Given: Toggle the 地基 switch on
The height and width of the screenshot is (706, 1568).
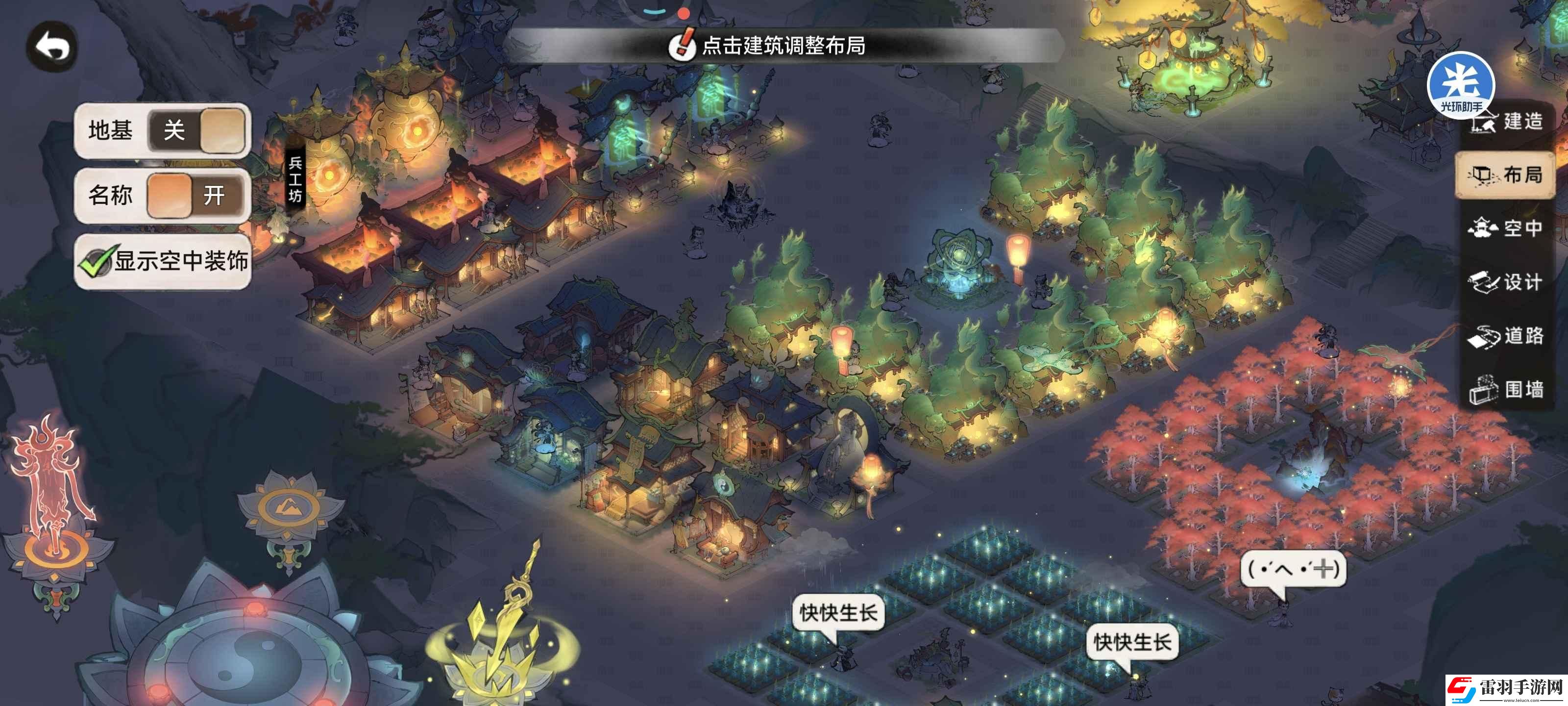Looking at the screenshot, I should 196,130.
